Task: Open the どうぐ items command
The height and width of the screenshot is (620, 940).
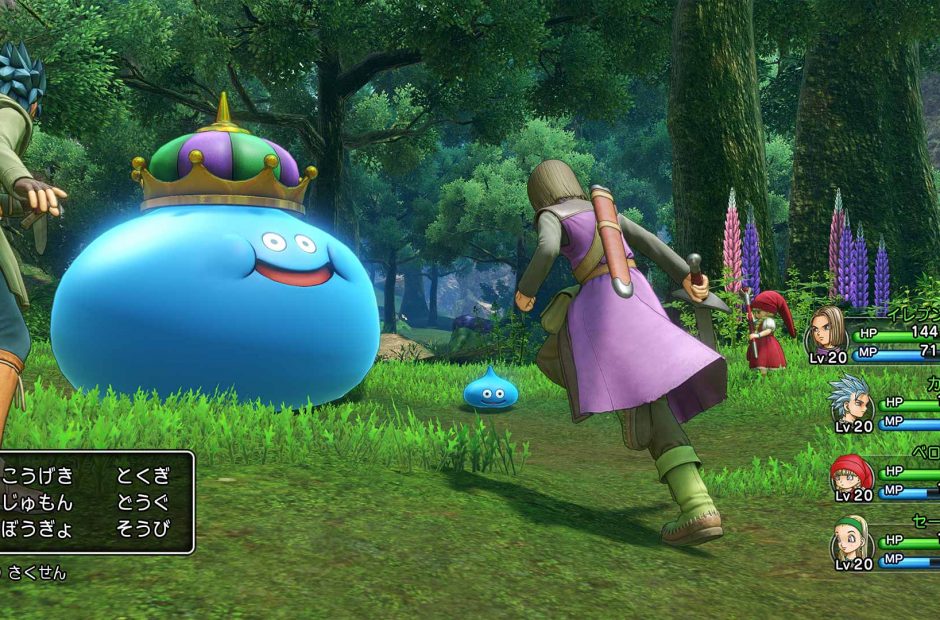Action: click(x=143, y=503)
